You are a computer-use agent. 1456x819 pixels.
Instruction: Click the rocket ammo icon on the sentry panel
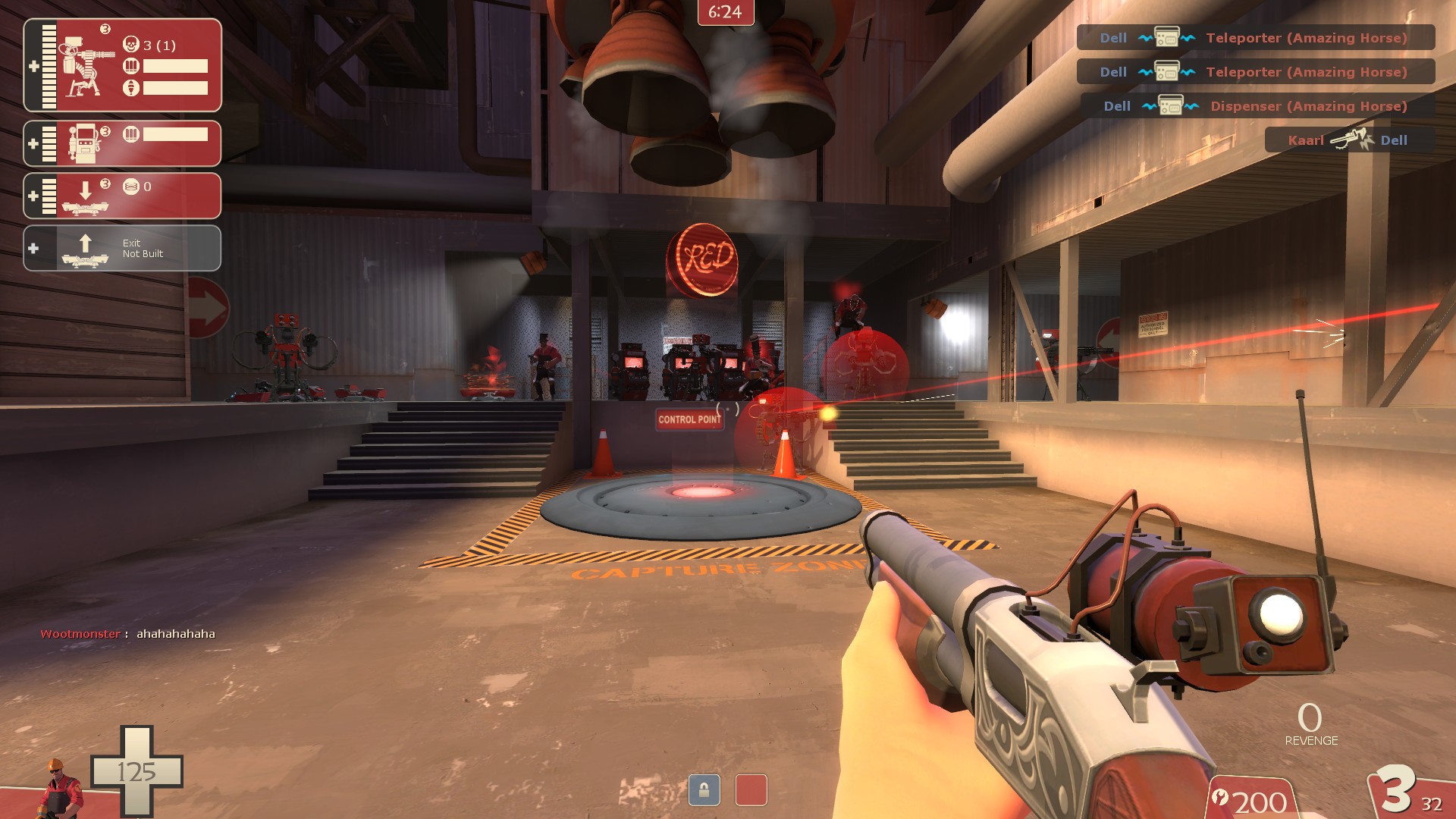click(130, 86)
